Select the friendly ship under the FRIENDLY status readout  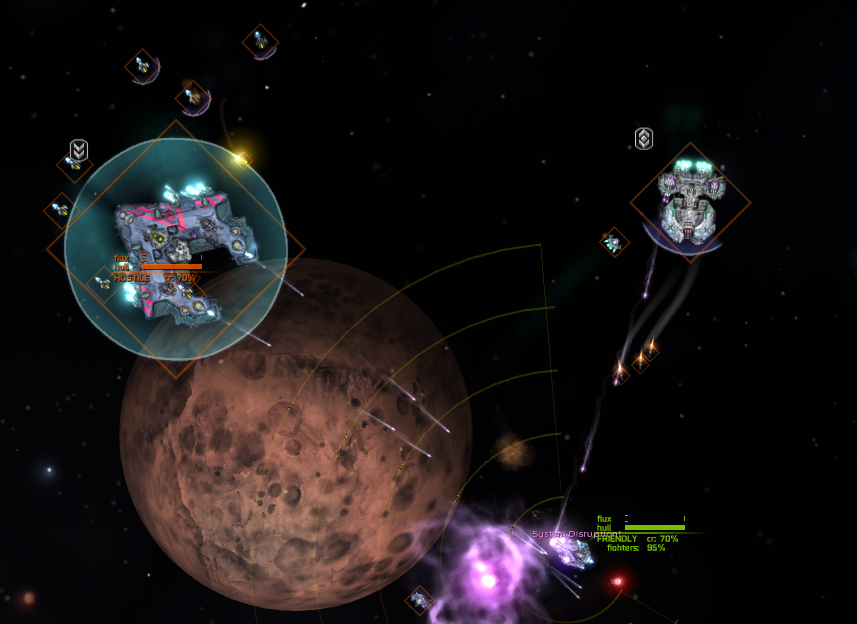coord(574,549)
